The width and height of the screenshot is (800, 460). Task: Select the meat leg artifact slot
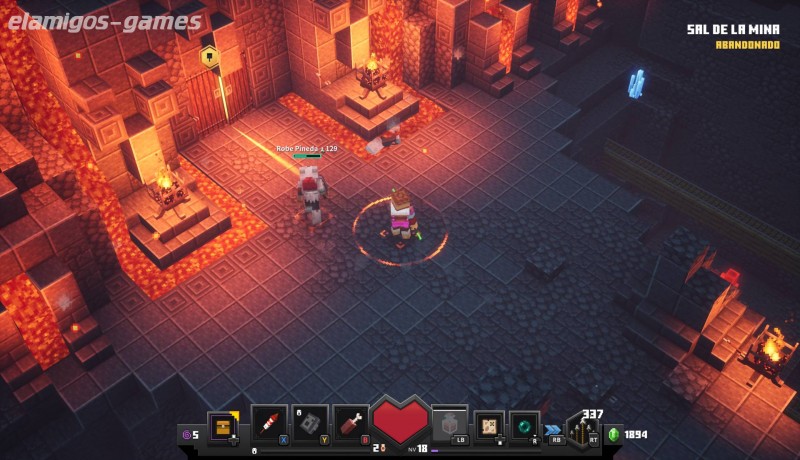point(351,423)
